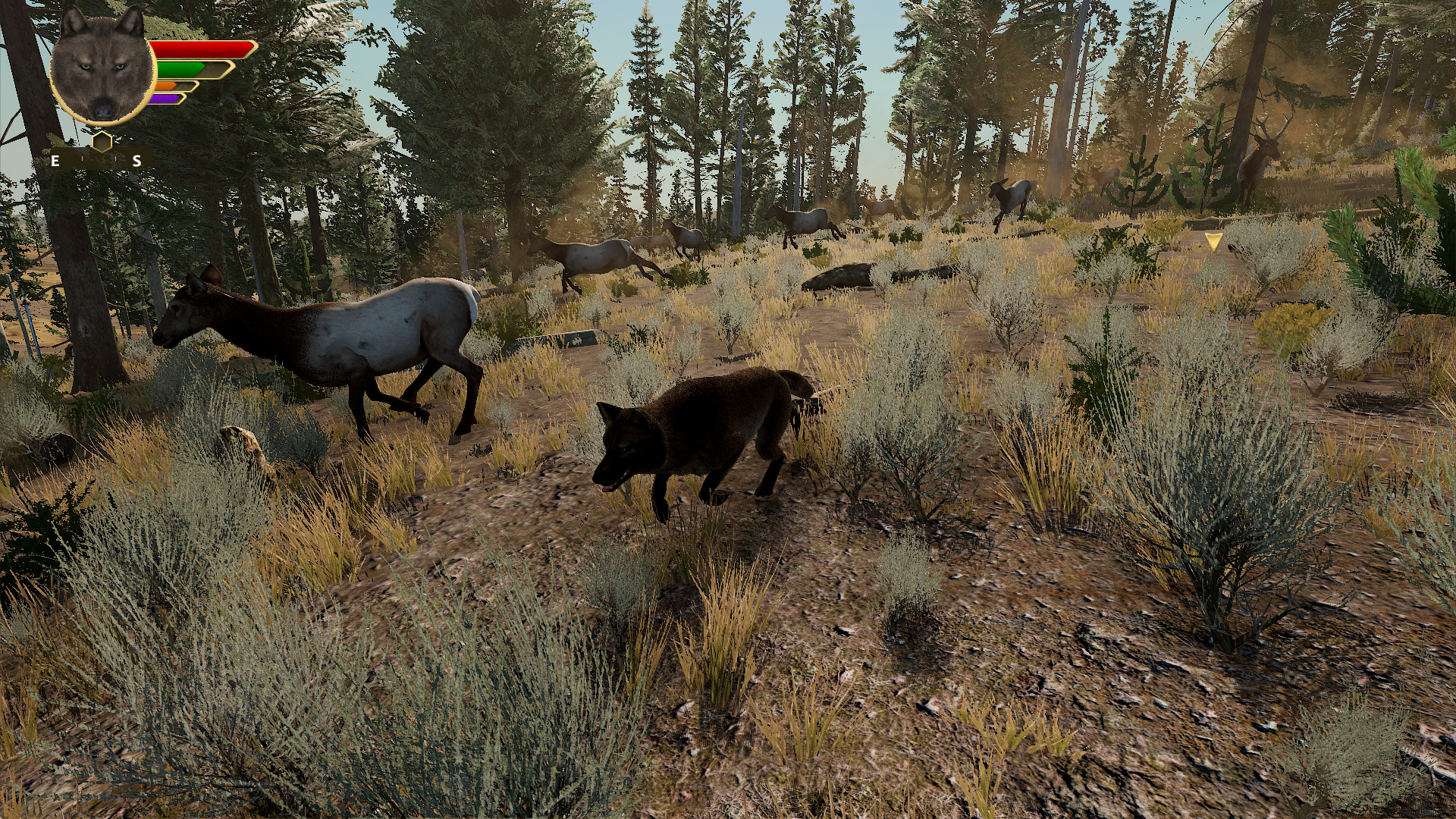Image resolution: width=1456 pixels, height=819 pixels.
Task: Select the S heading on the compass
Action: pos(135,161)
